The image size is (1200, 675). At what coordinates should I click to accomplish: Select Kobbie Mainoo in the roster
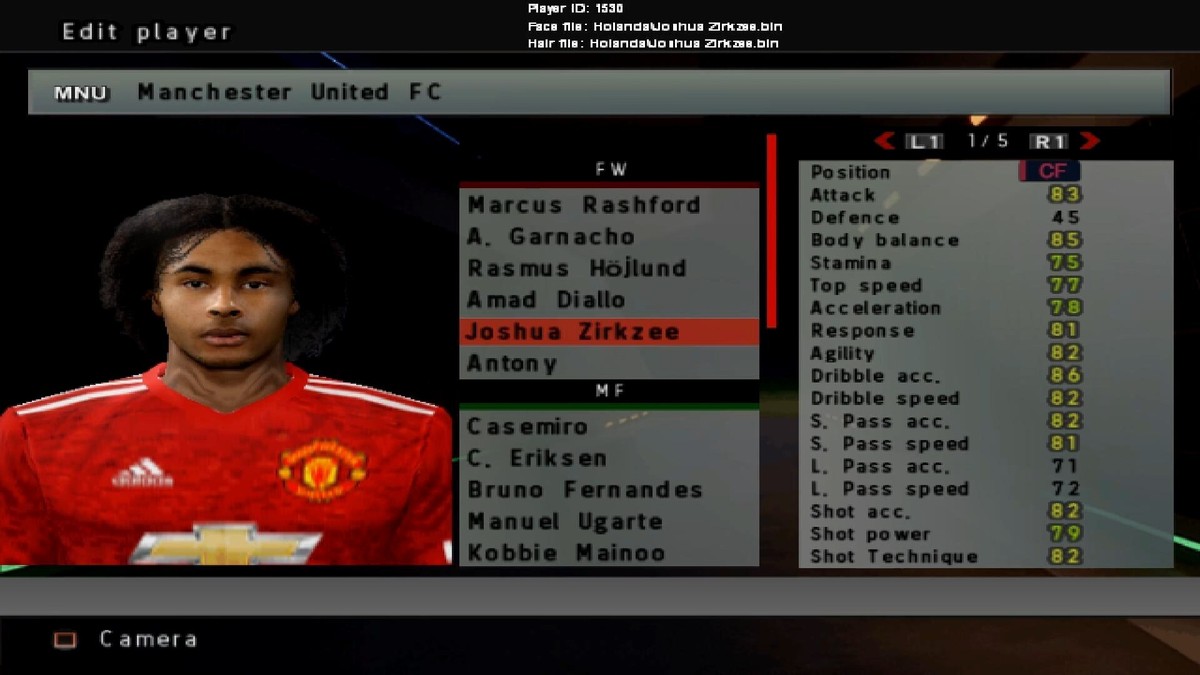click(x=566, y=553)
